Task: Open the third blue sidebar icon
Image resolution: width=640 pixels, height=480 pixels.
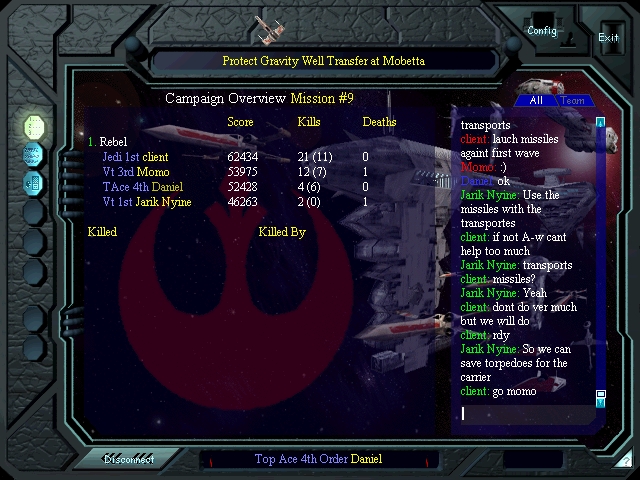Action: tap(34, 182)
